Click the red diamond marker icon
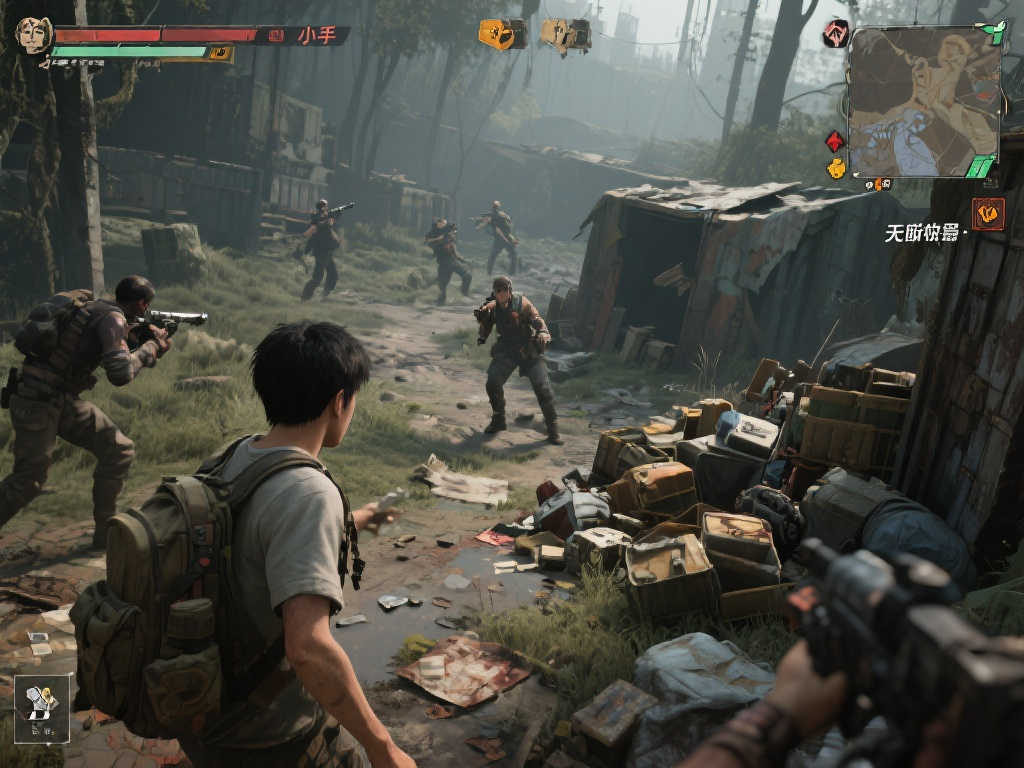The height and width of the screenshot is (768, 1024). pyautogui.click(x=835, y=141)
